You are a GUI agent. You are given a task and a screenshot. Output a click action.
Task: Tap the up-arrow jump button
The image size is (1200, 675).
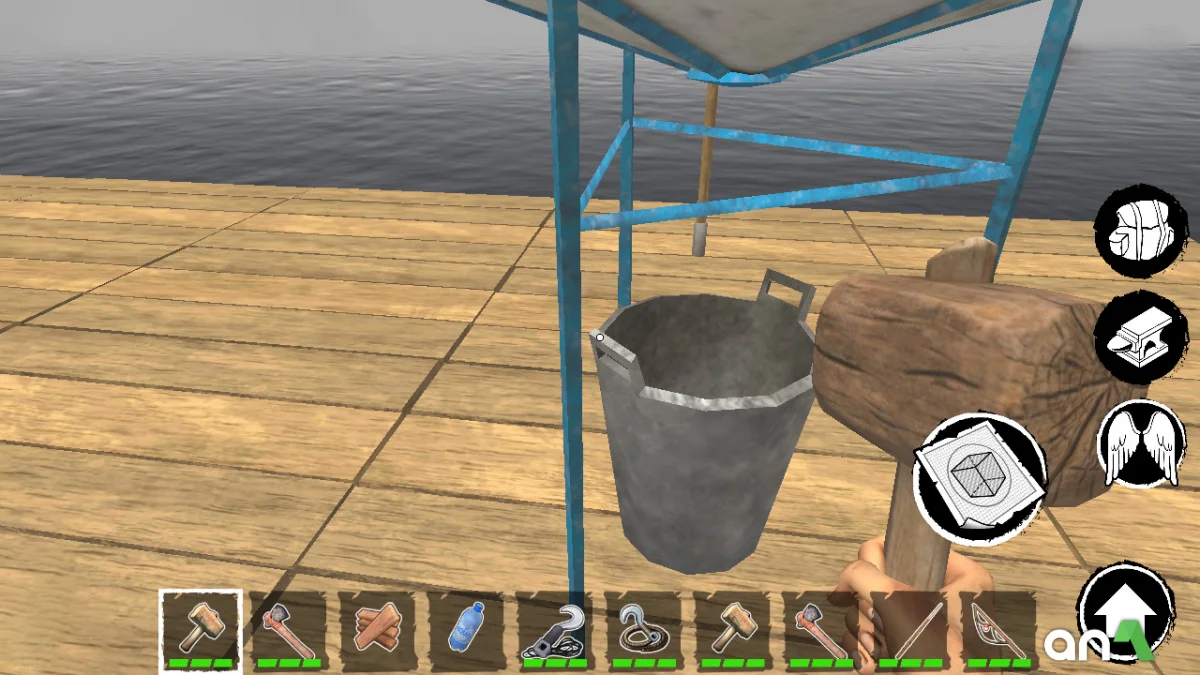pos(1124,610)
